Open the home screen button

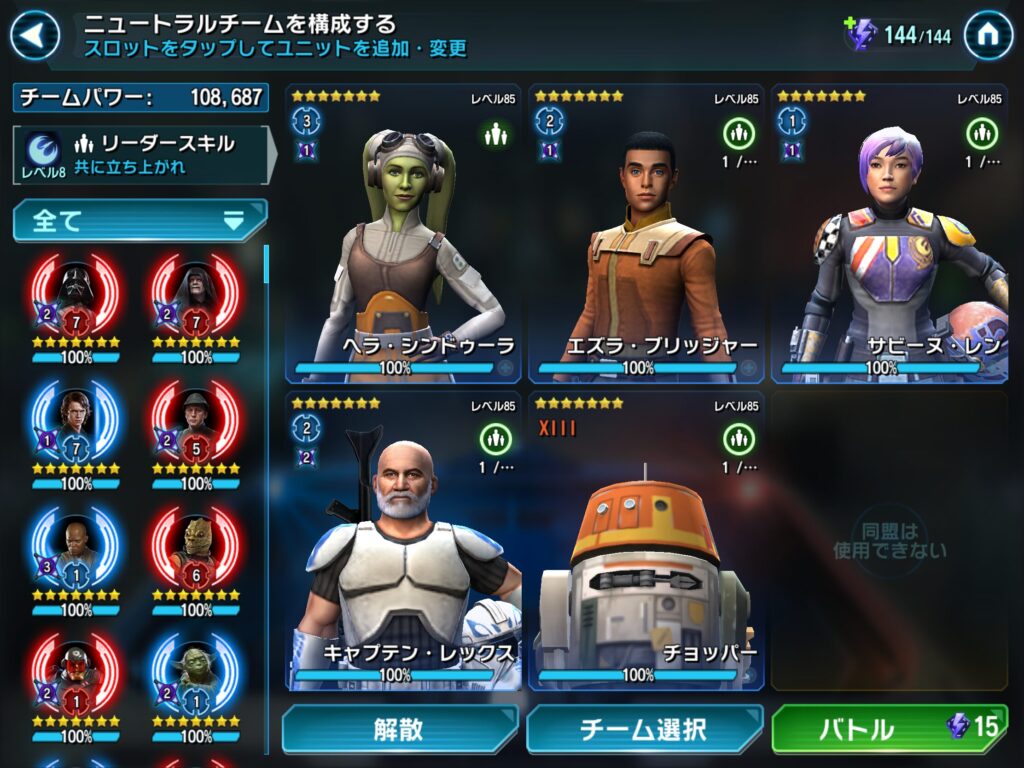coord(988,36)
